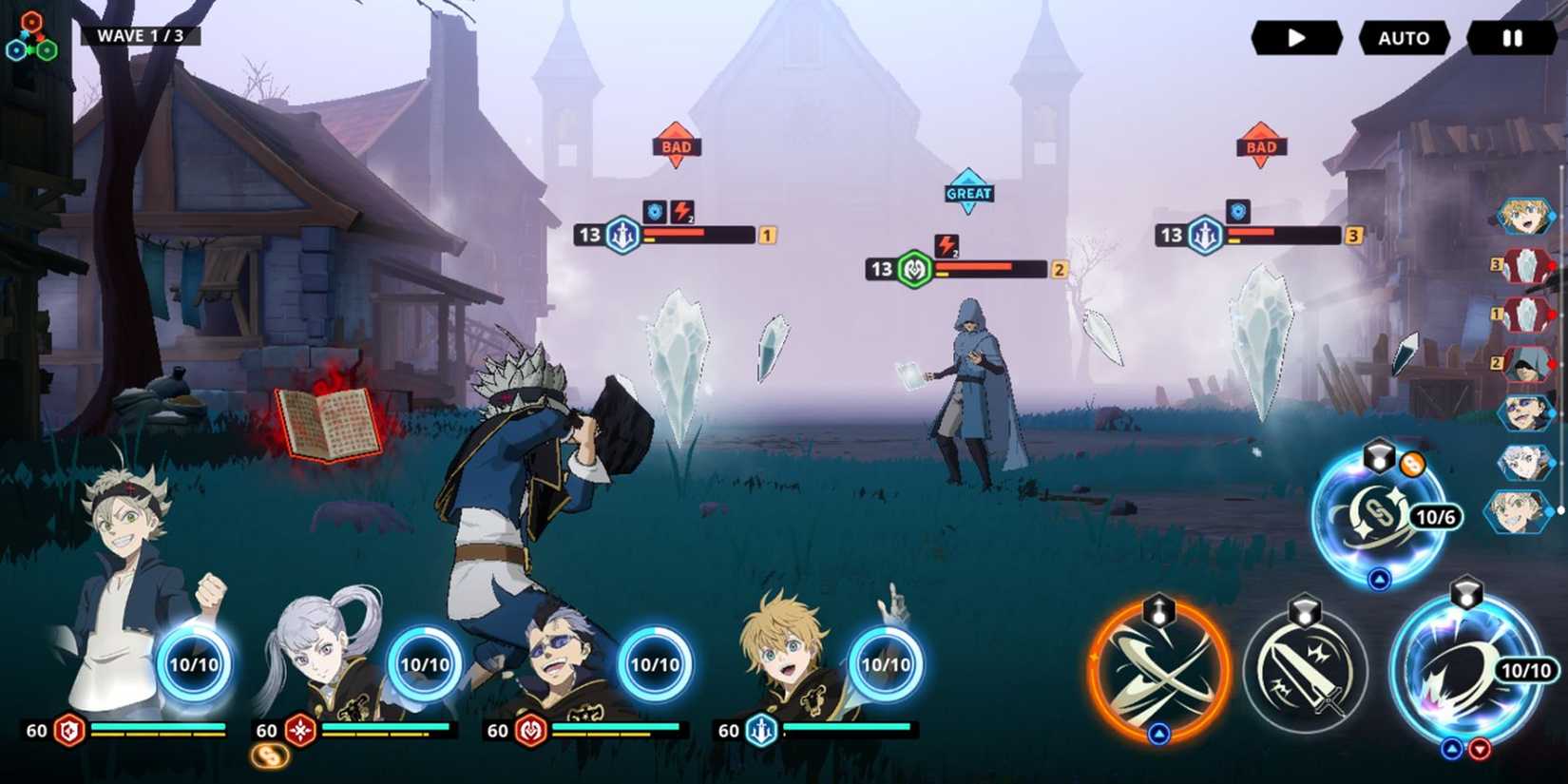Open the red down-arrow beside the ultimate
1568x784 pixels.
pos(1479,746)
